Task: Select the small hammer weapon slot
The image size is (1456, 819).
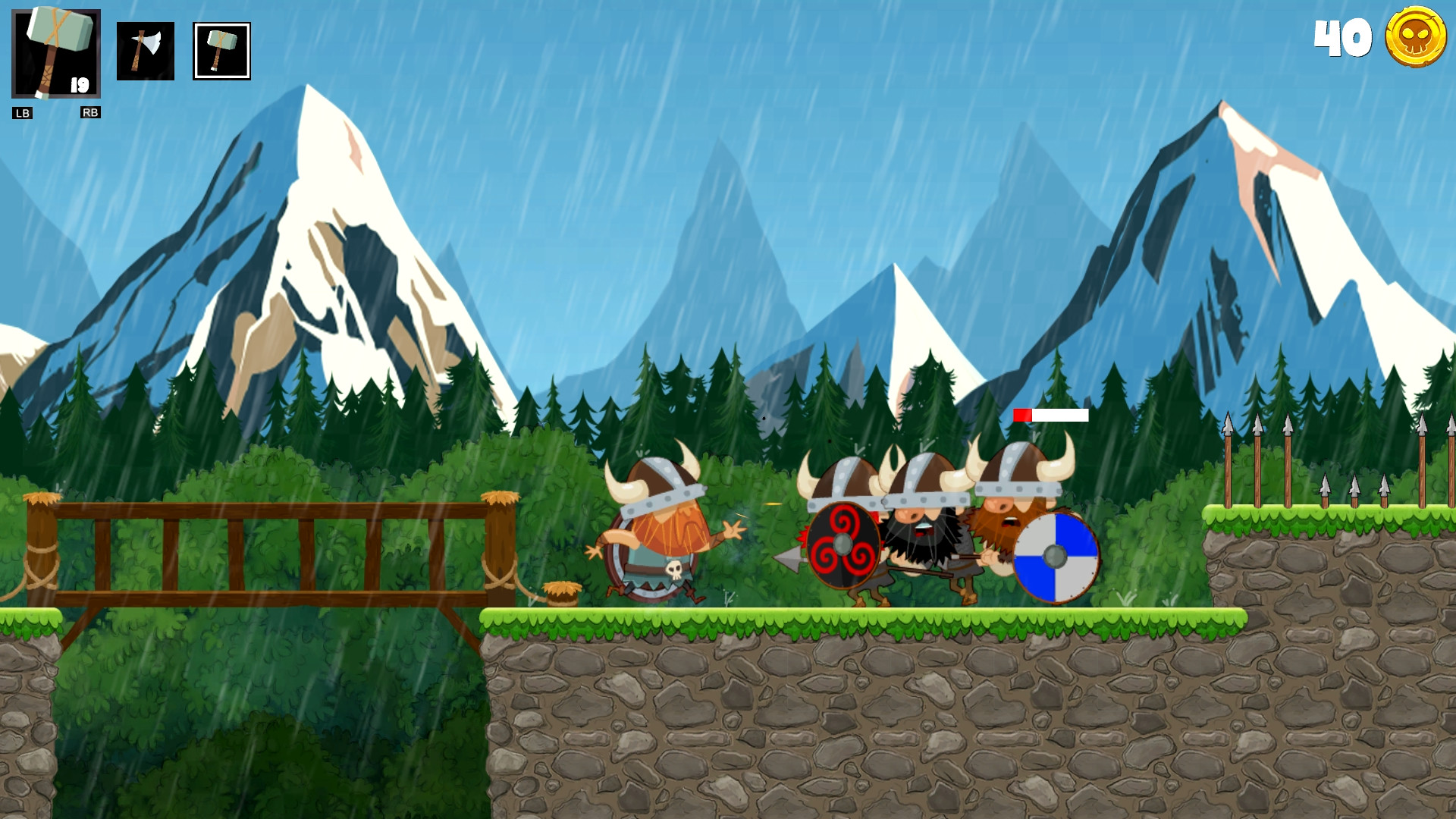Action: pos(221,51)
